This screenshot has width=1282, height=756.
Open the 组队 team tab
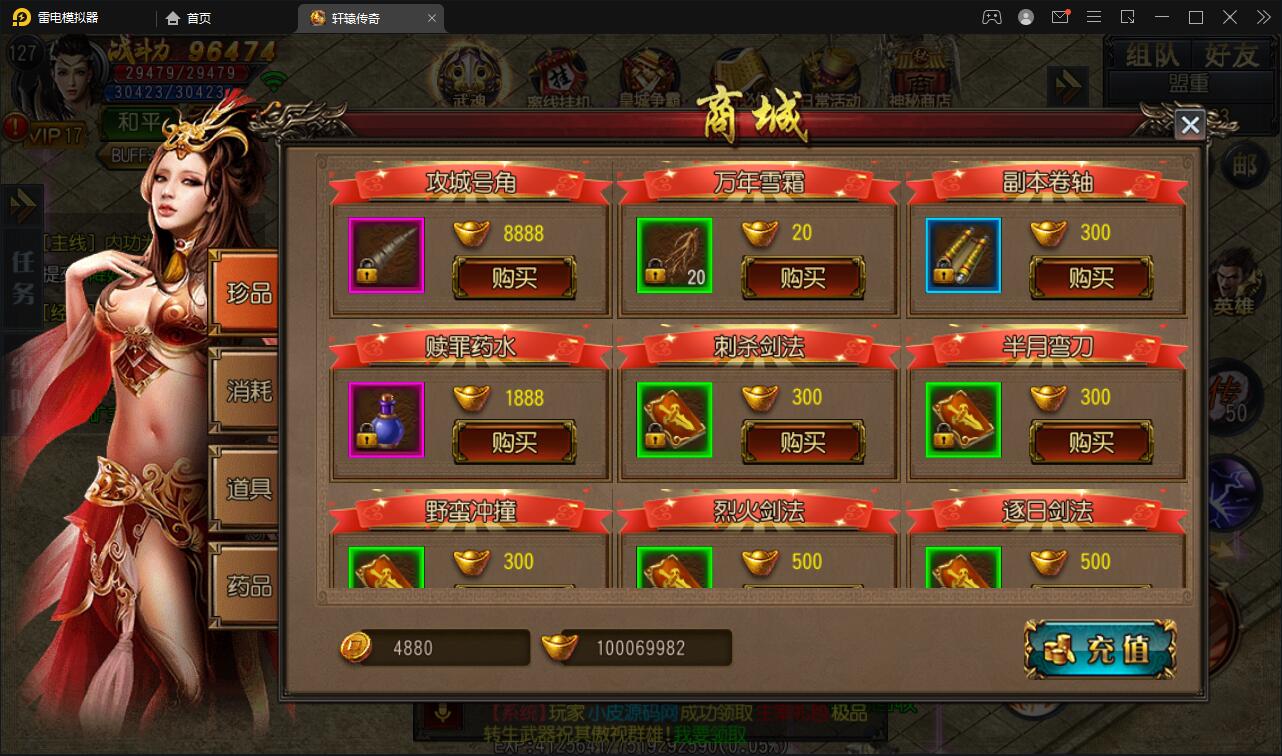[1152, 56]
